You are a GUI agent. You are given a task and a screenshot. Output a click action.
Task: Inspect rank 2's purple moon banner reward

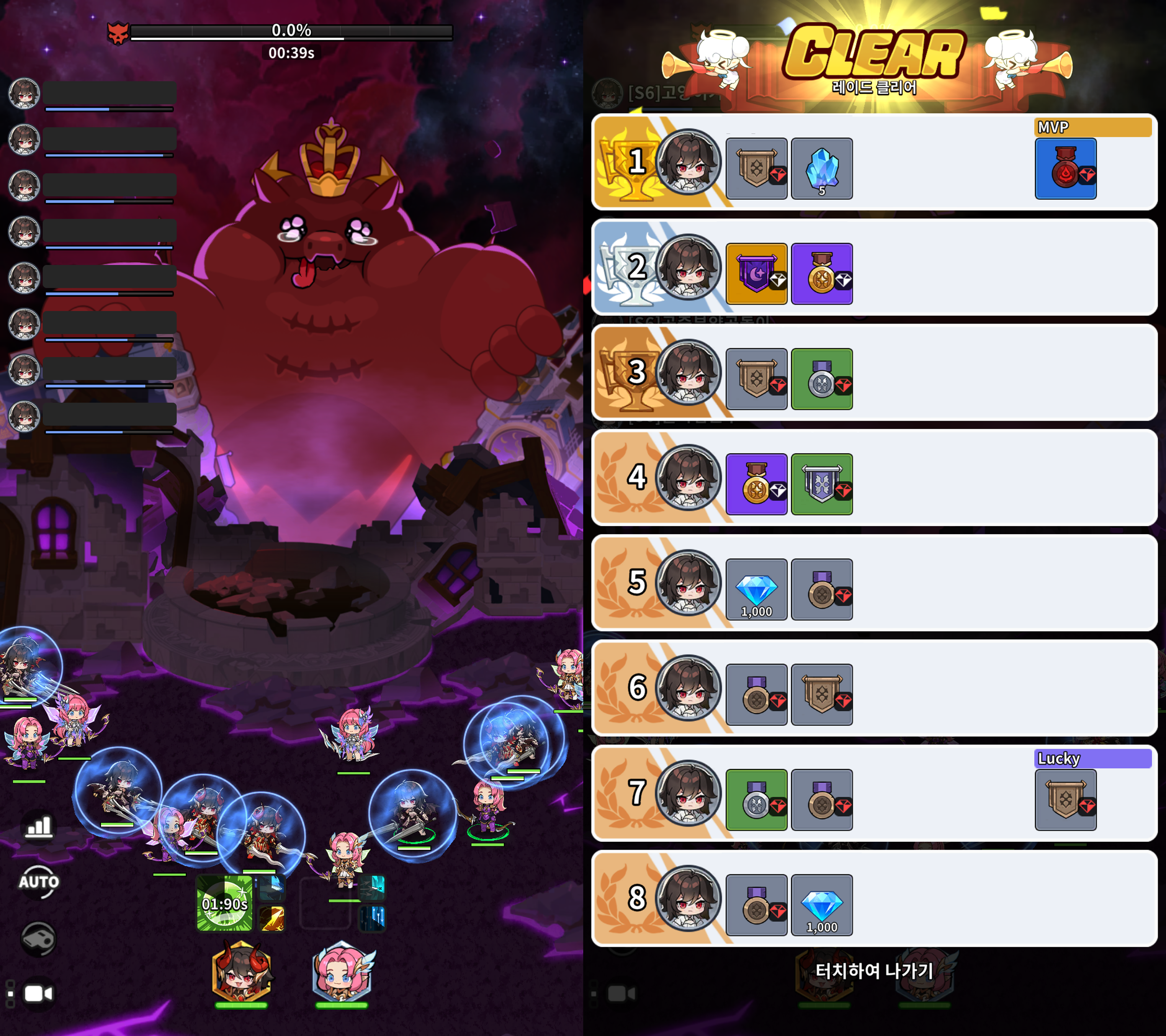[757, 274]
